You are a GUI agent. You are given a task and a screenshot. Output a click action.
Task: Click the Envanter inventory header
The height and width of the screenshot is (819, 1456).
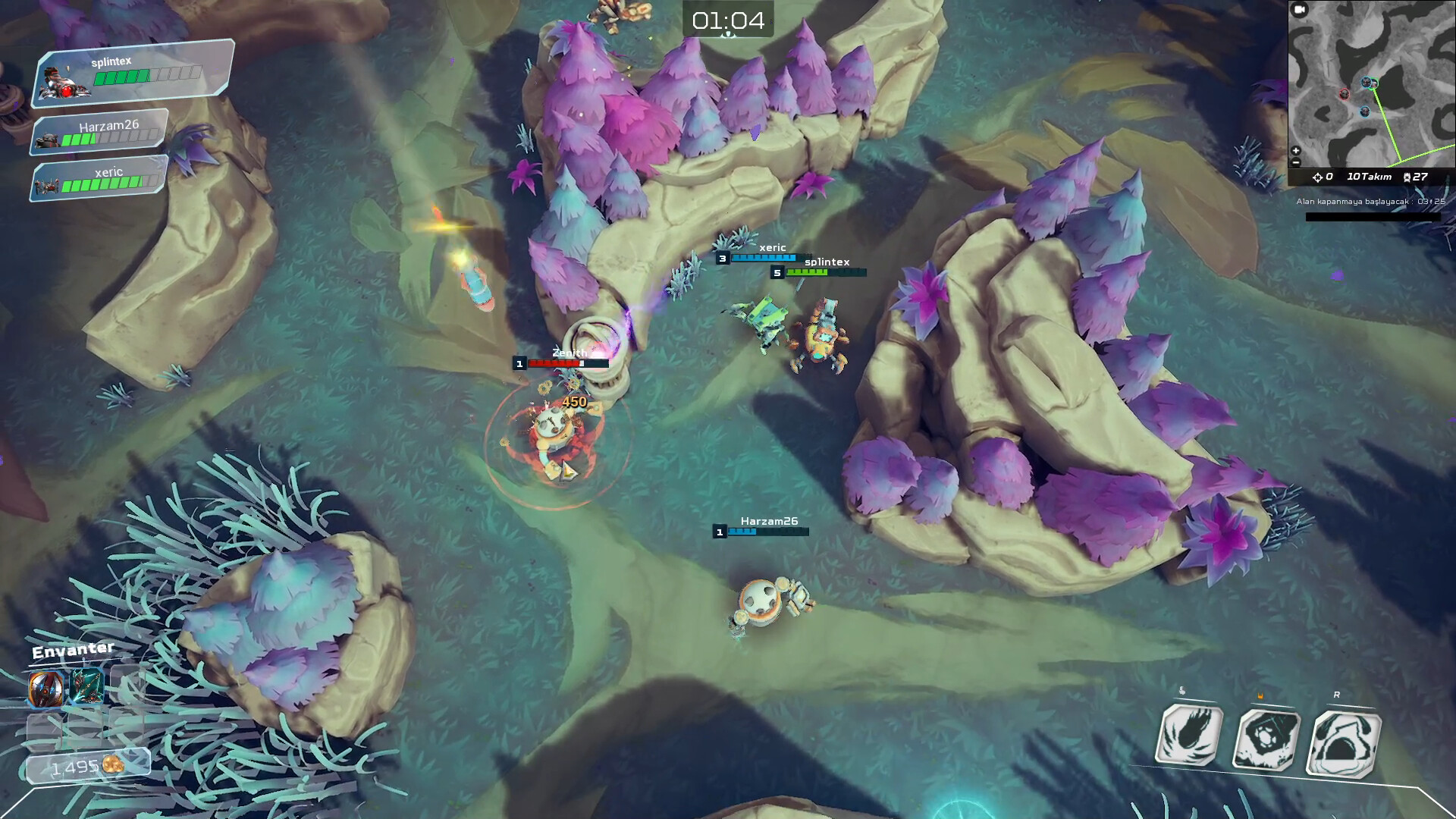[x=72, y=649]
